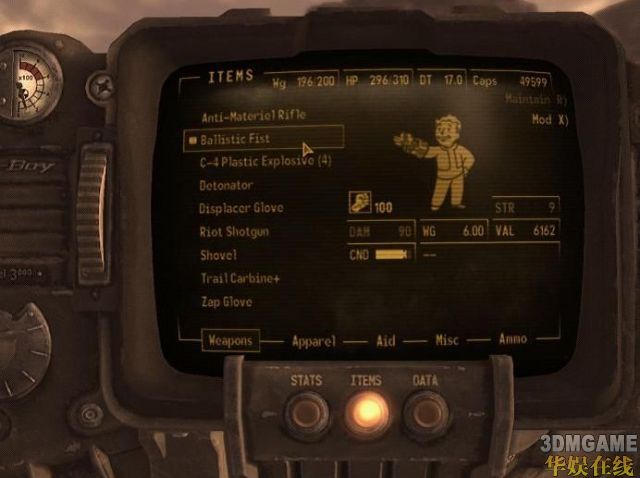
Task: Switch to the Aid tab
Action: [x=385, y=341]
